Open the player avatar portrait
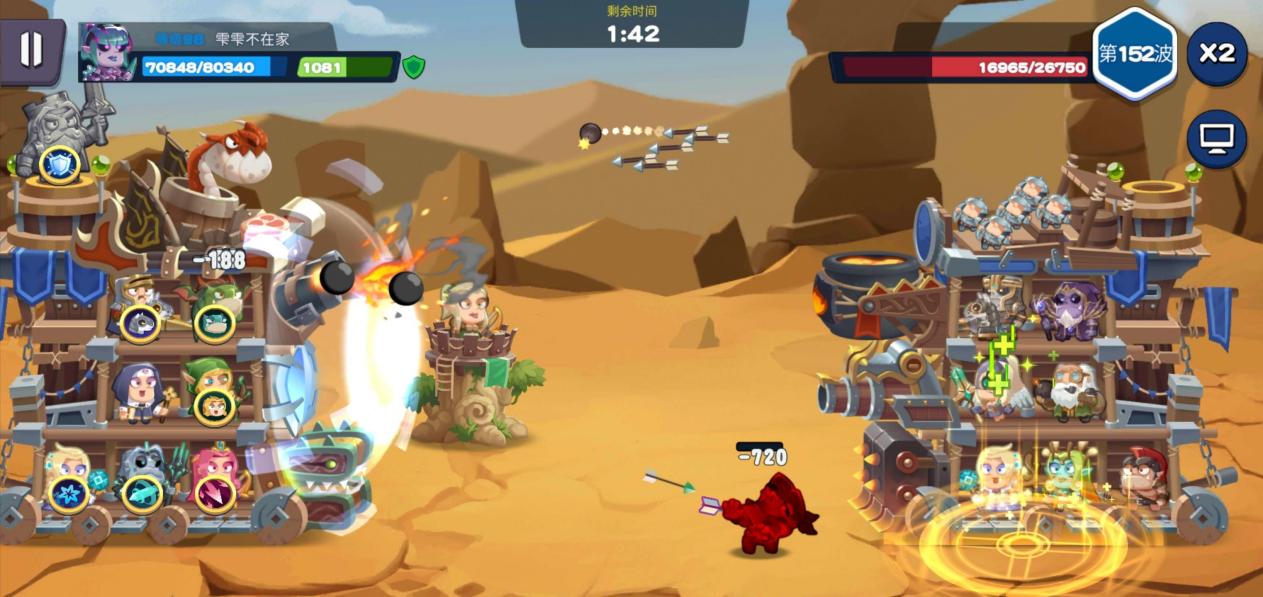This screenshot has width=1263, height=597. [108, 53]
